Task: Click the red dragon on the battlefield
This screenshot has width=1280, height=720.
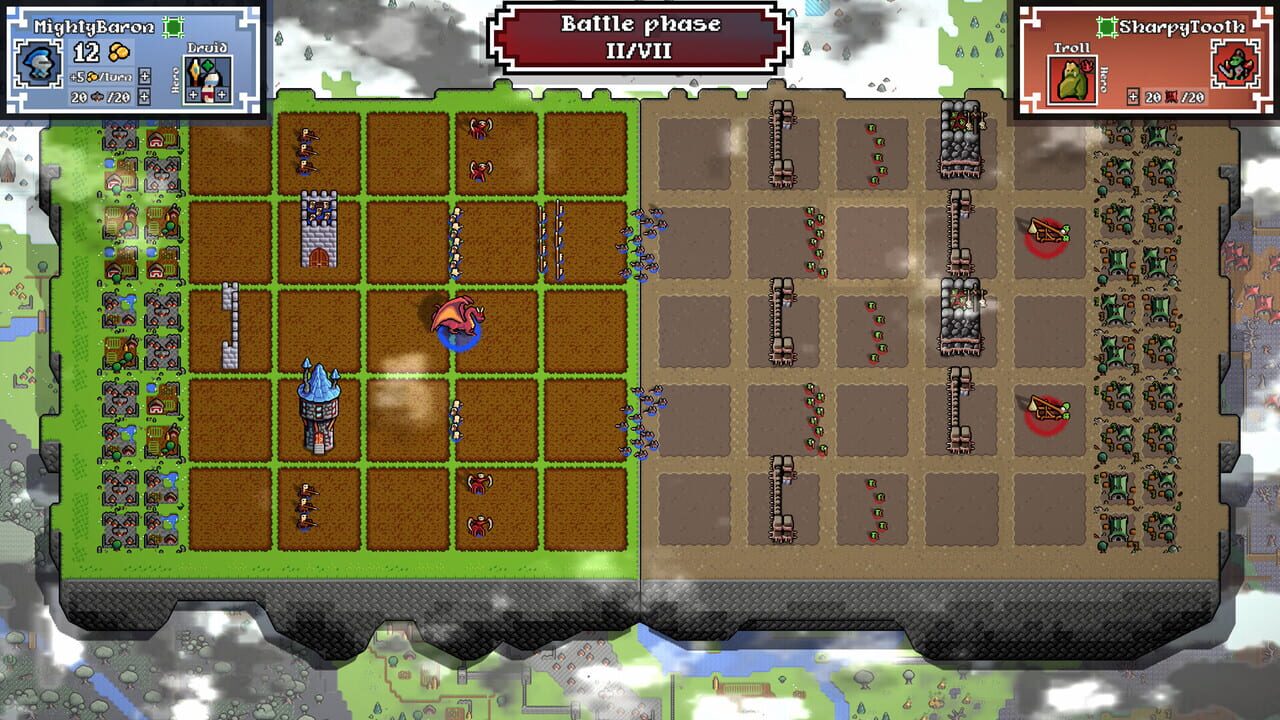Action: (x=455, y=320)
